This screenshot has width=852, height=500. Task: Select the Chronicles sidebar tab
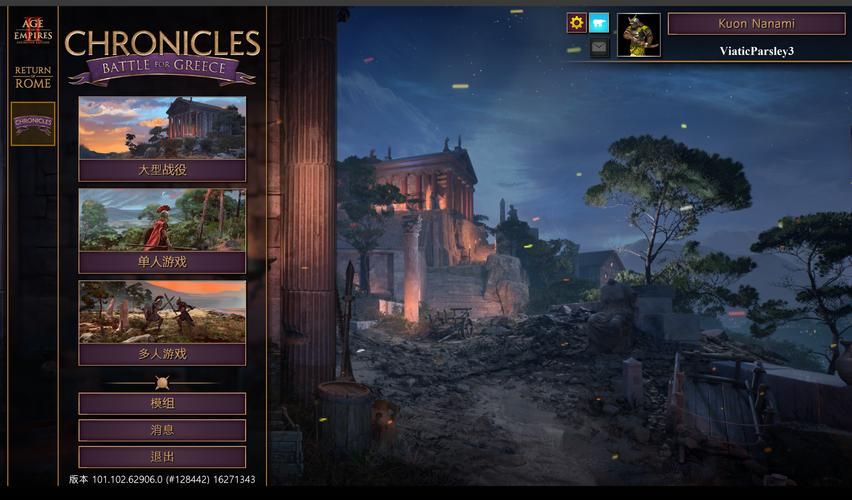[33, 123]
